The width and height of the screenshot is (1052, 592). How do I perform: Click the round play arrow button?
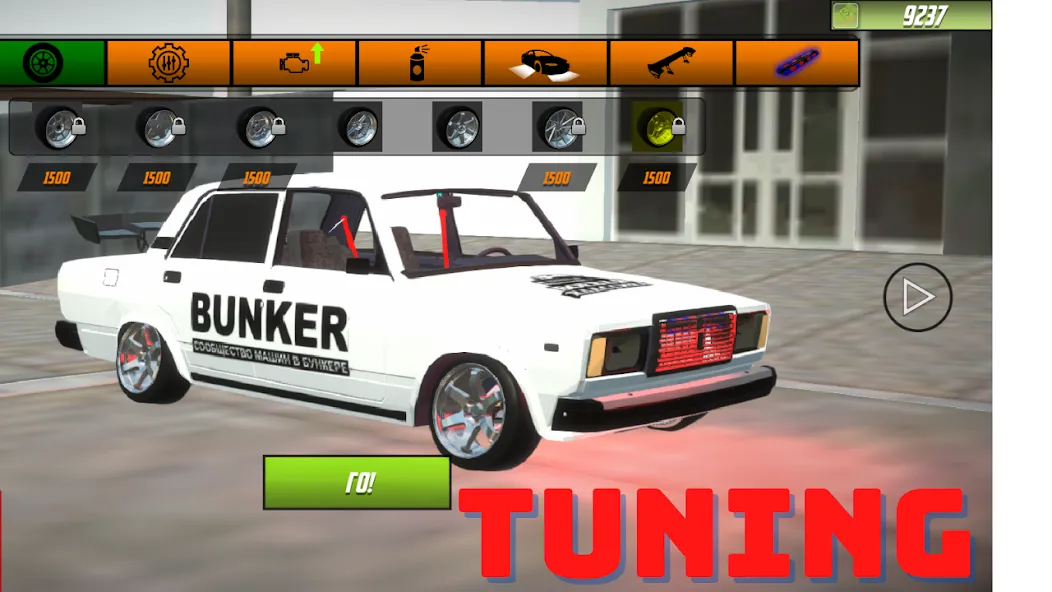(x=917, y=297)
